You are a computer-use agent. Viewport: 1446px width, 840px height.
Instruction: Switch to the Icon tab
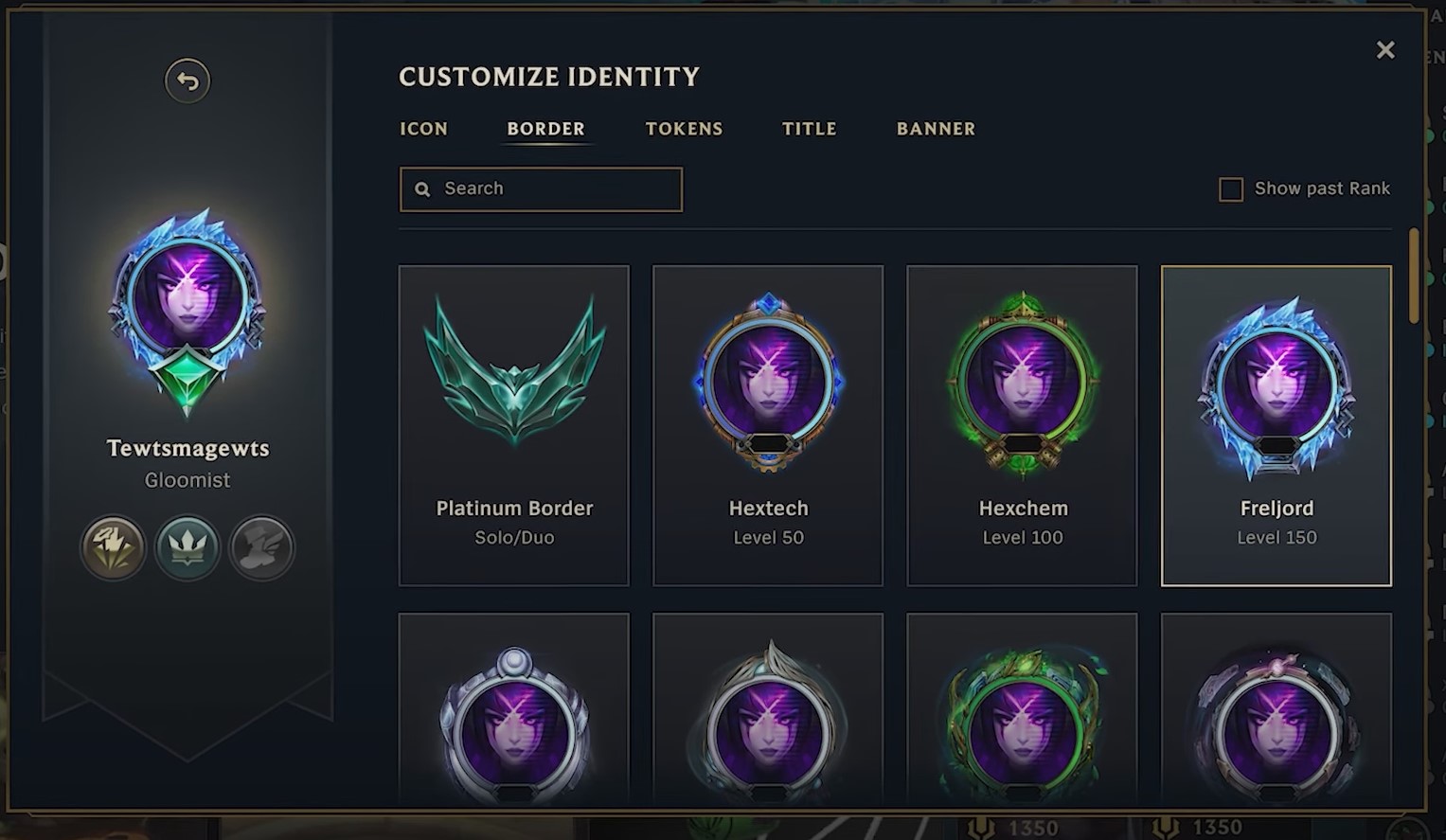pyautogui.click(x=423, y=129)
